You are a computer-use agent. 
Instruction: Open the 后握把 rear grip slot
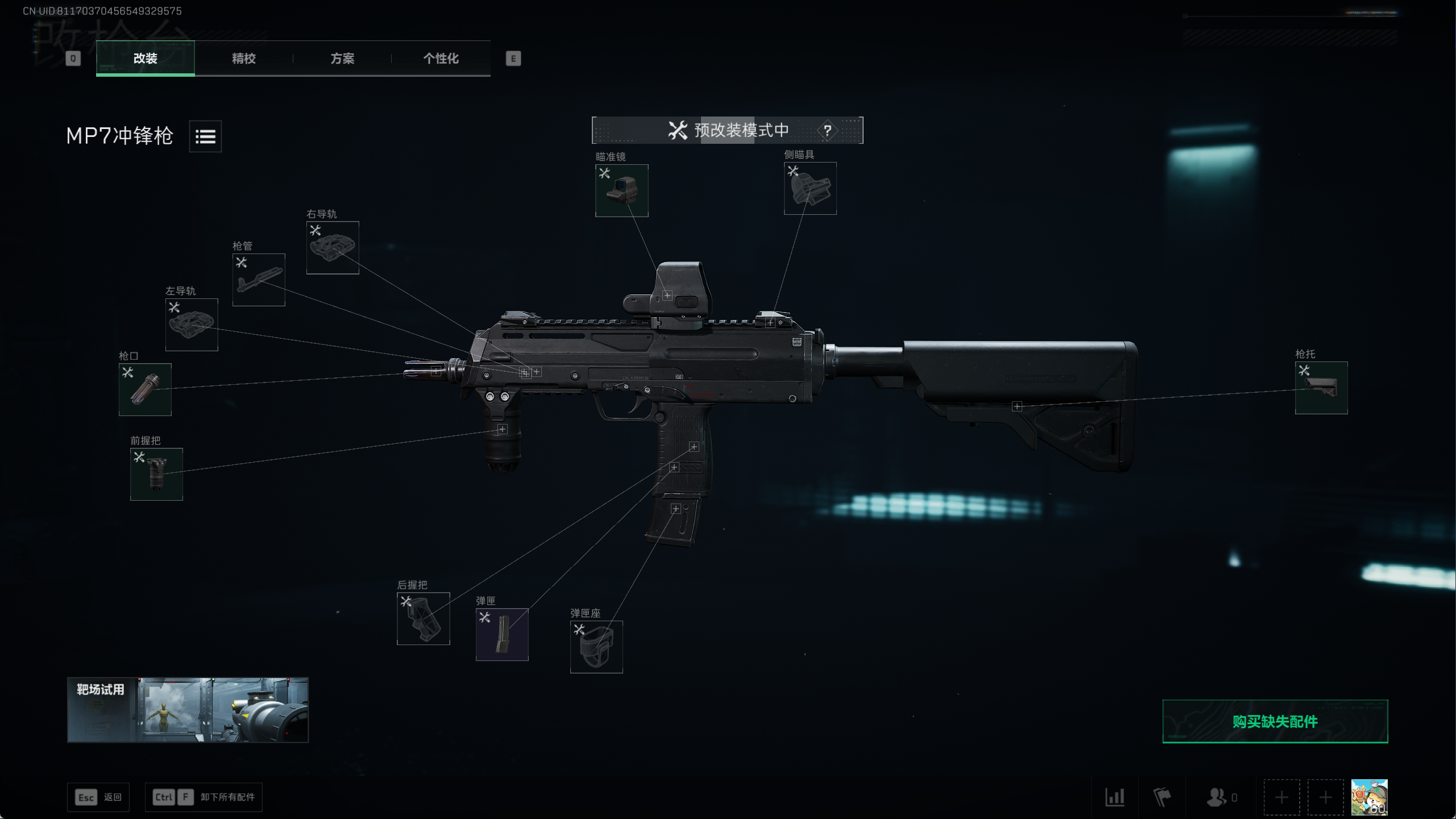coord(423,618)
